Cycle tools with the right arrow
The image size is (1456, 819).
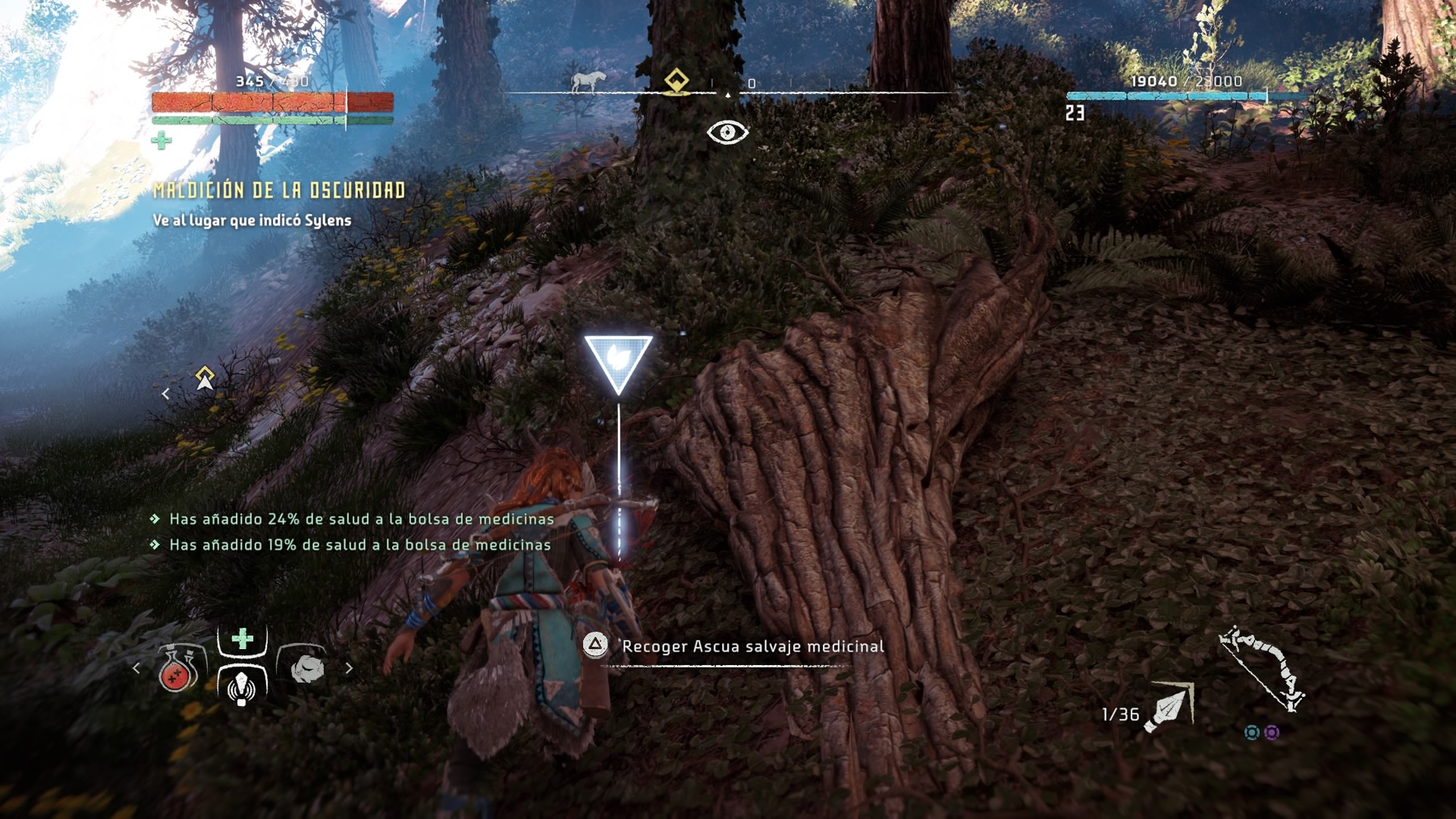(x=349, y=668)
